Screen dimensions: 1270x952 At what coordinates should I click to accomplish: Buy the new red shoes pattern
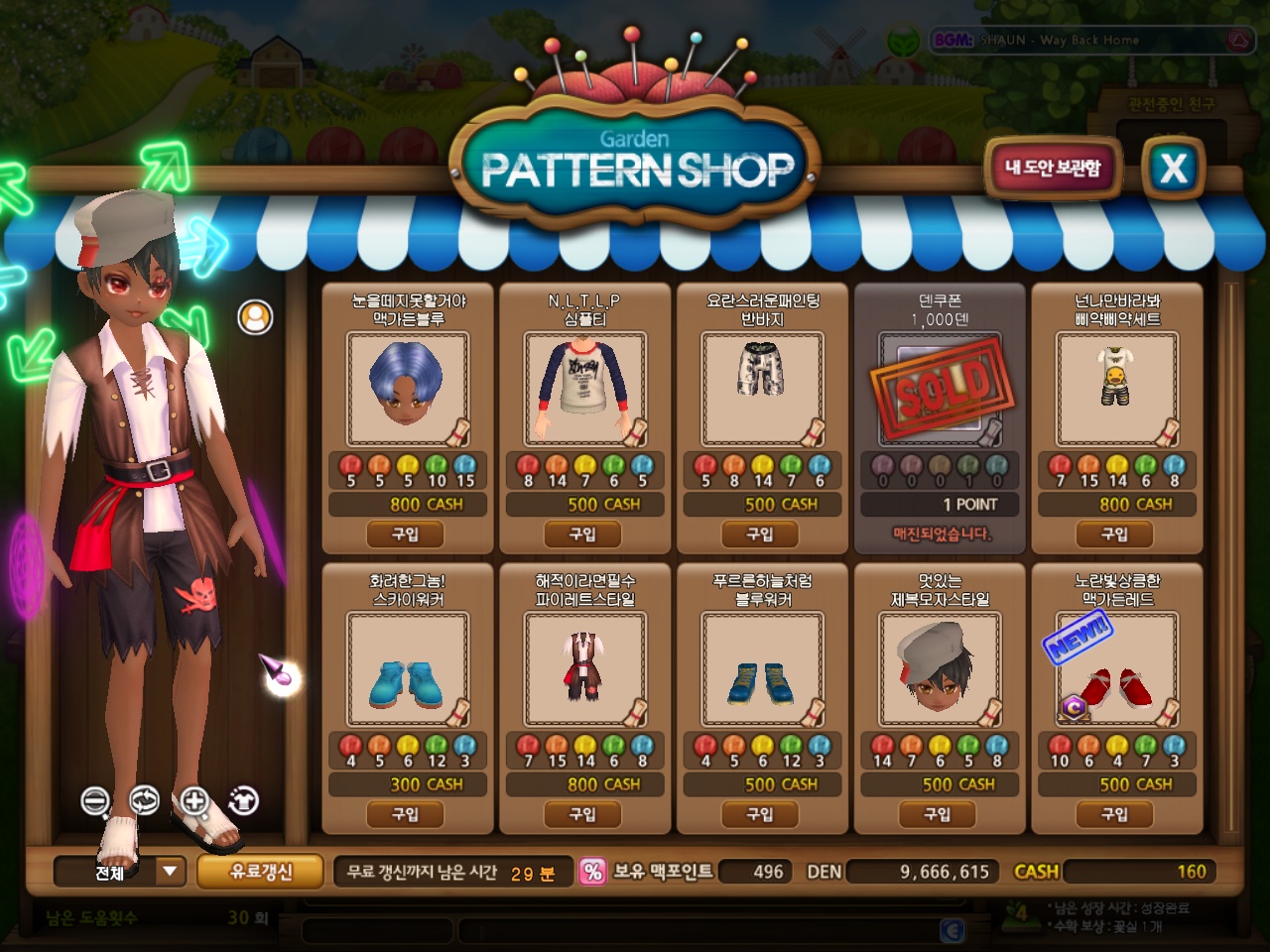tap(1115, 814)
